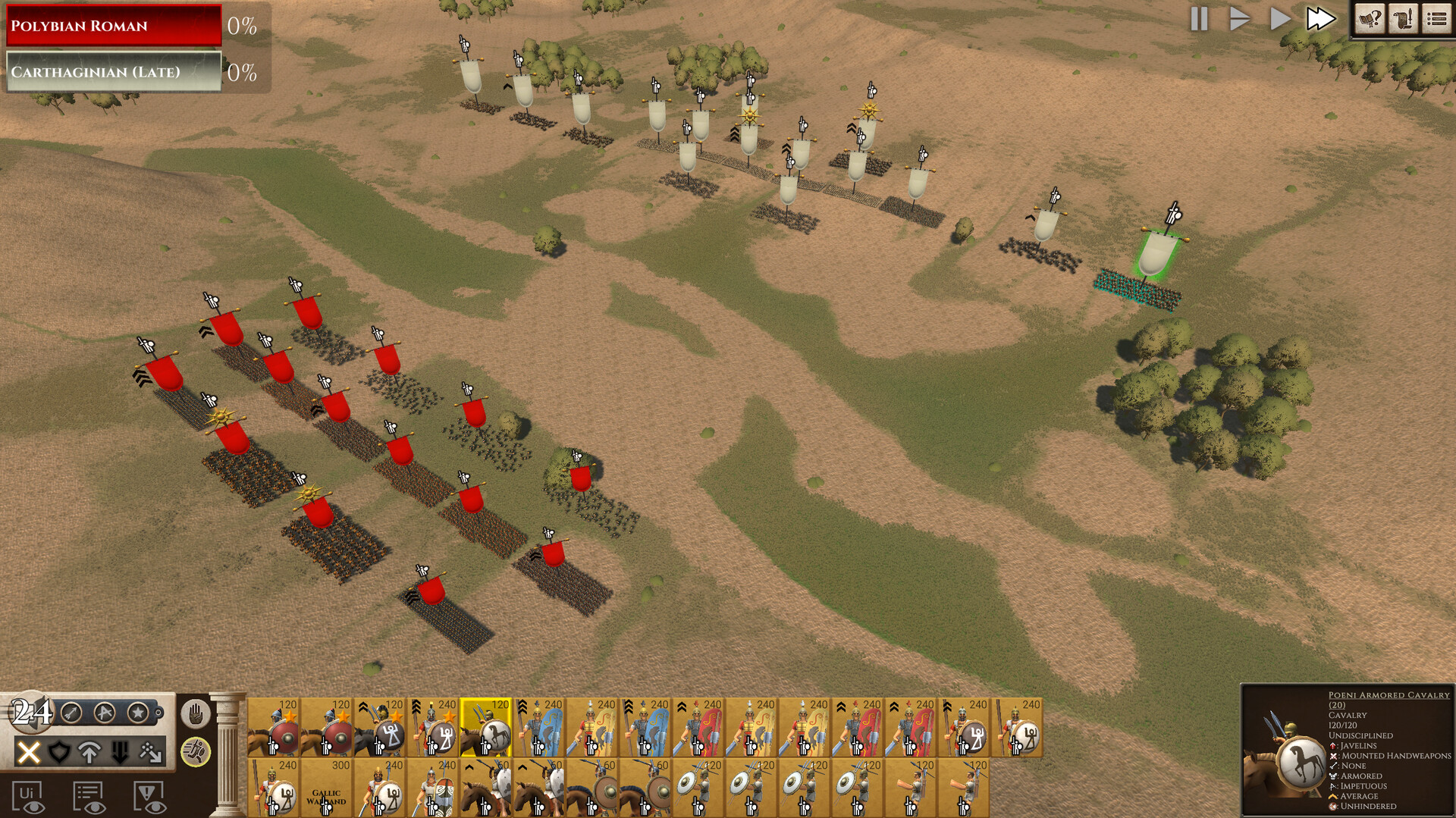Image resolution: width=1456 pixels, height=818 pixels.
Task: Select the halt hand icon
Action: pyautogui.click(x=196, y=713)
